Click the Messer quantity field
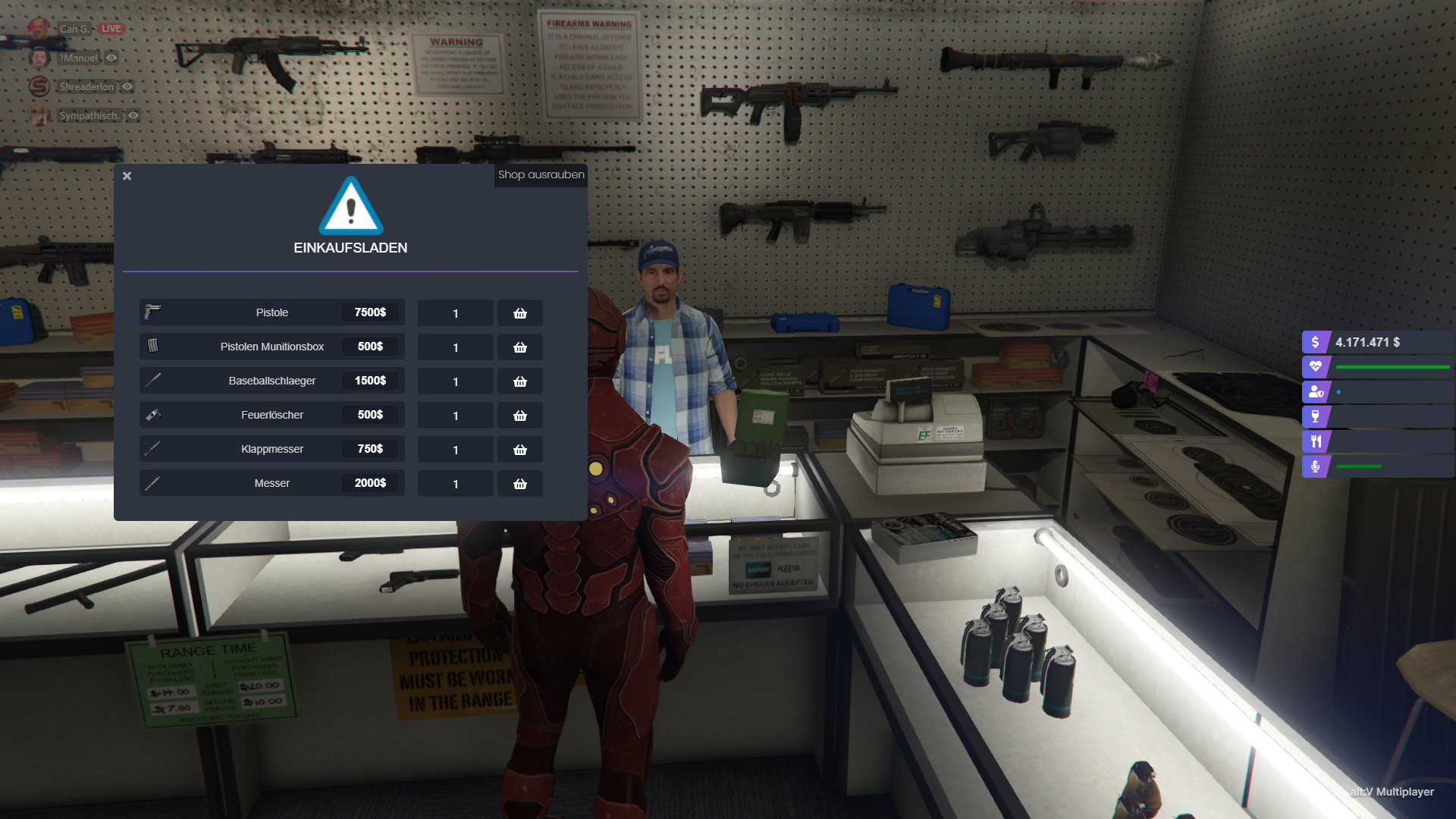 [x=456, y=484]
